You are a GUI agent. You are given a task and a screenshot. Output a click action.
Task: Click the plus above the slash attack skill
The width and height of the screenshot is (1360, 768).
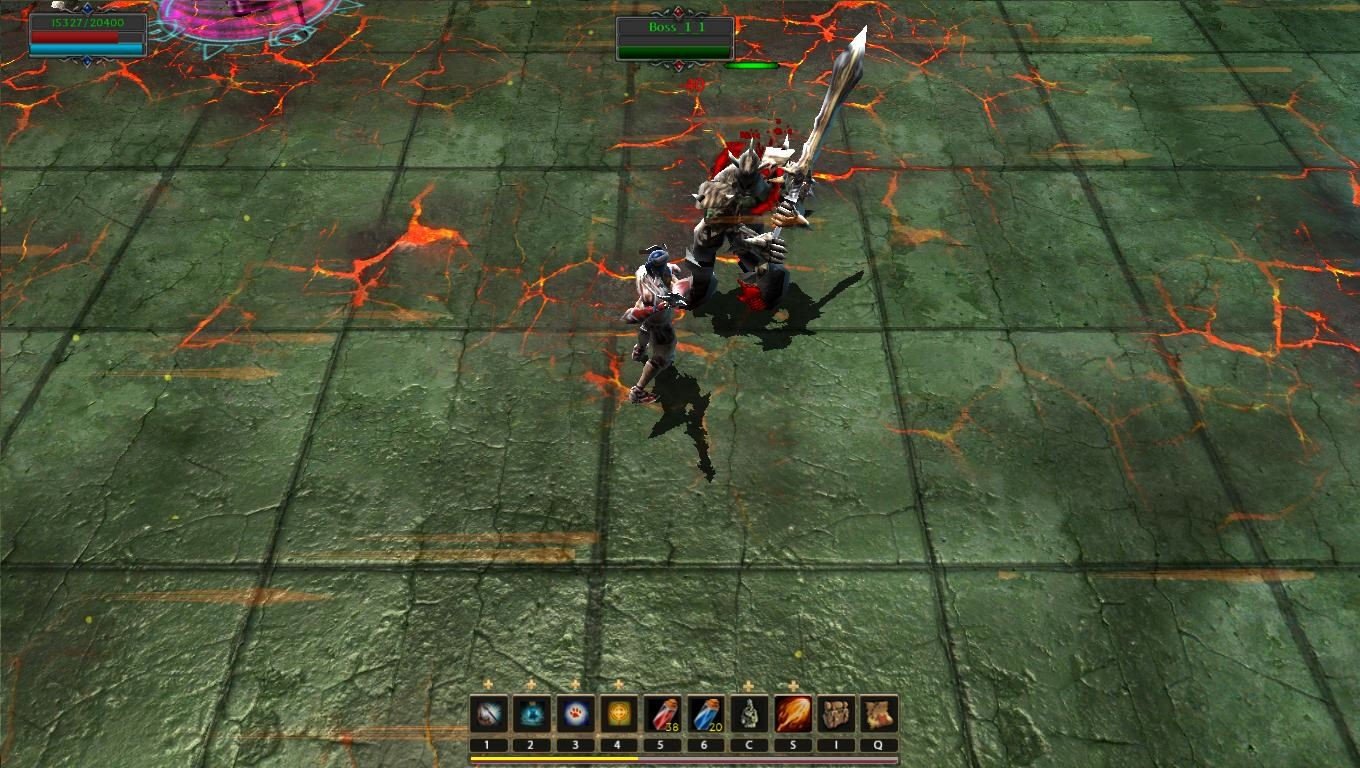coord(488,685)
